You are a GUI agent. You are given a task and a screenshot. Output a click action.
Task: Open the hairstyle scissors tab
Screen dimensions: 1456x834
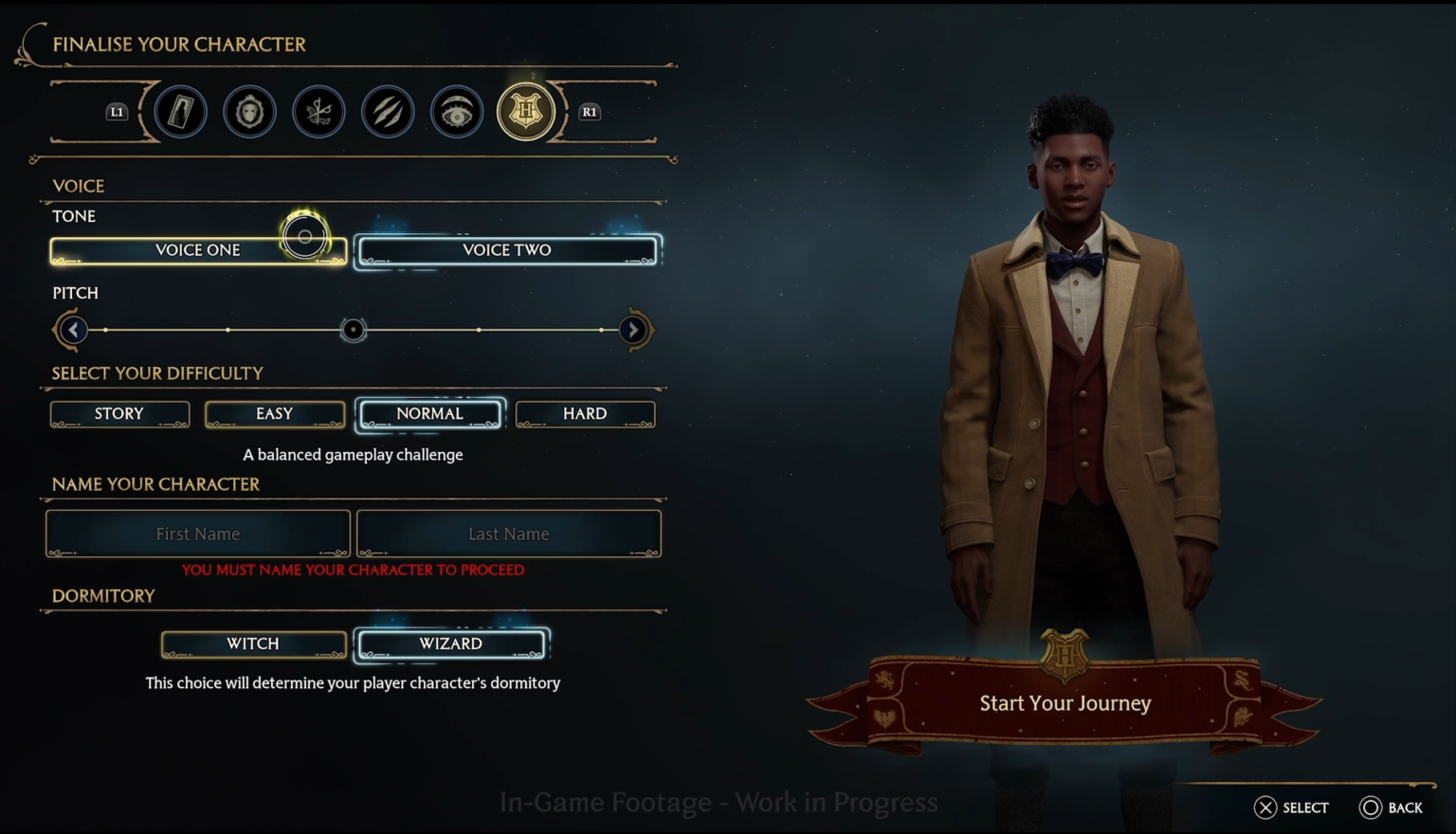(x=318, y=111)
